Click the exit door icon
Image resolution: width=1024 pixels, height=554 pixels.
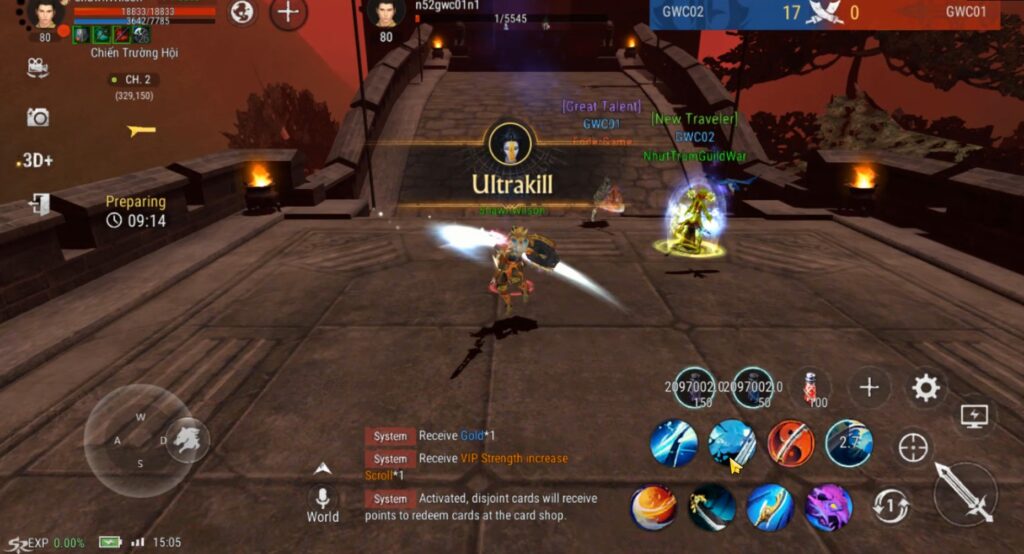39,204
